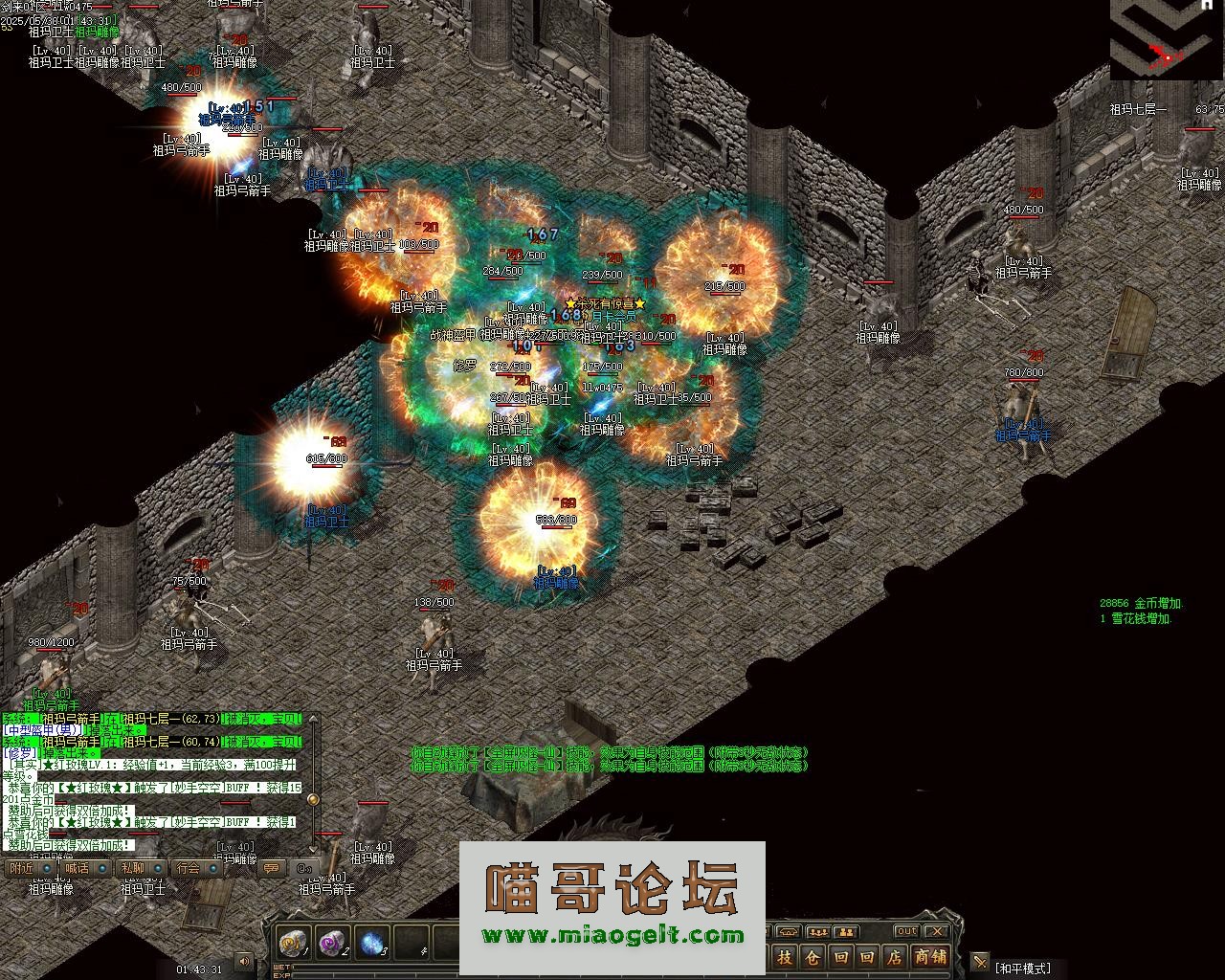
Task: Switch chat to the 附近 channel
Action: click(21, 868)
